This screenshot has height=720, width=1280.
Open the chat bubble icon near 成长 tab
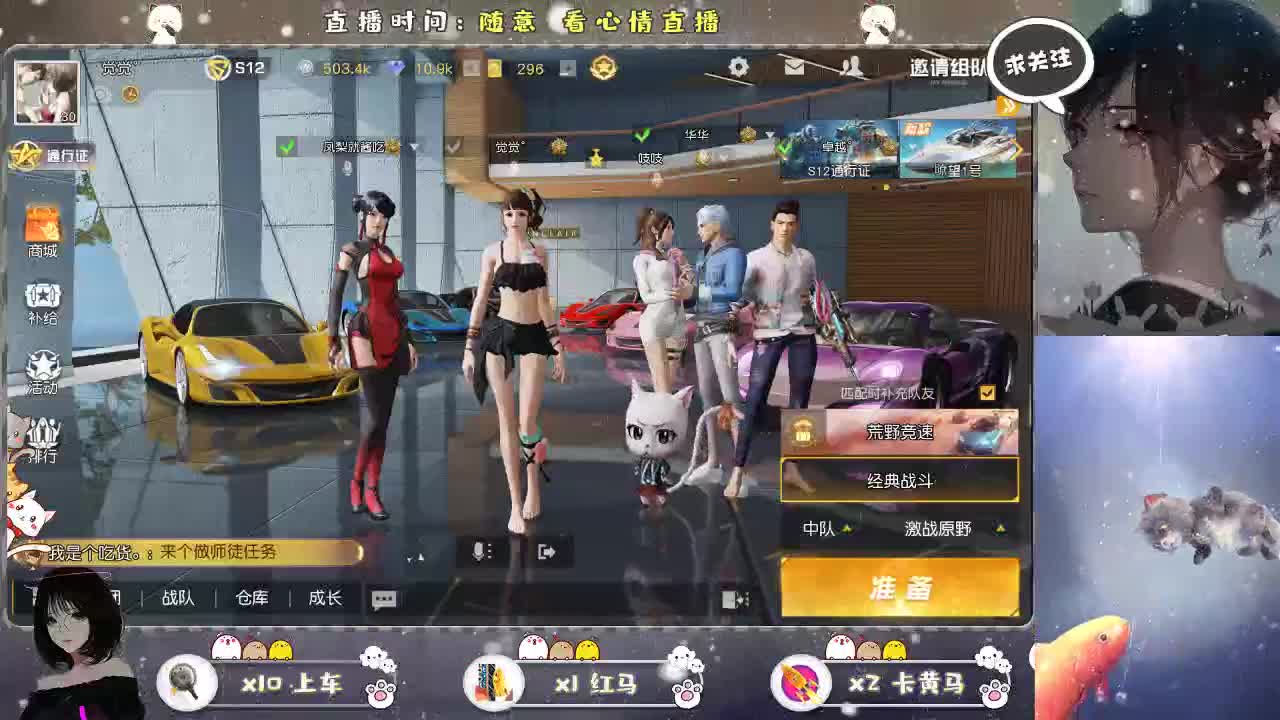(x=382, y=597)
